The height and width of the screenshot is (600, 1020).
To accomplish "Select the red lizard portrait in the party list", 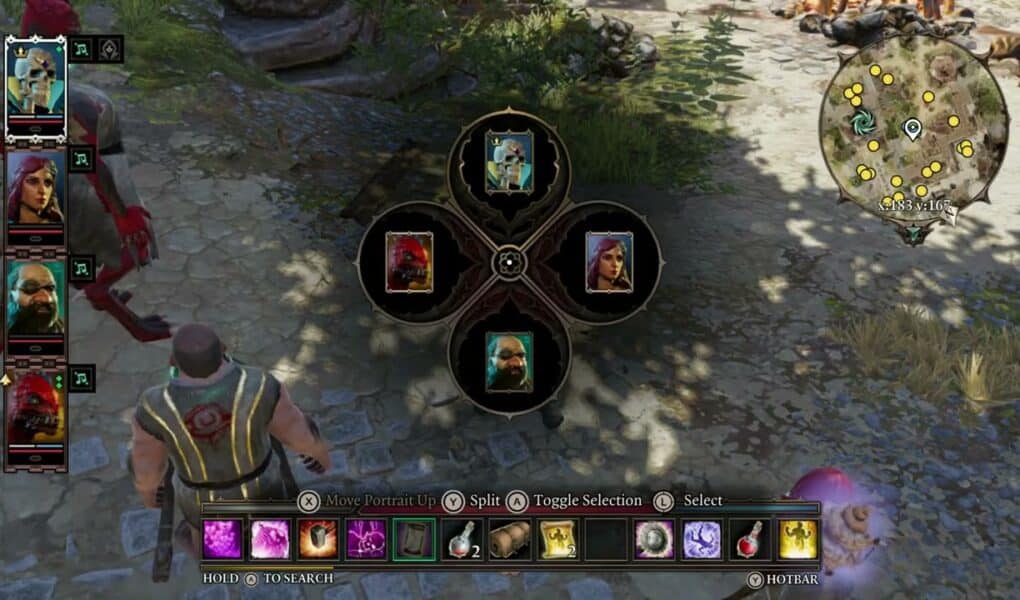I will 37,406.
